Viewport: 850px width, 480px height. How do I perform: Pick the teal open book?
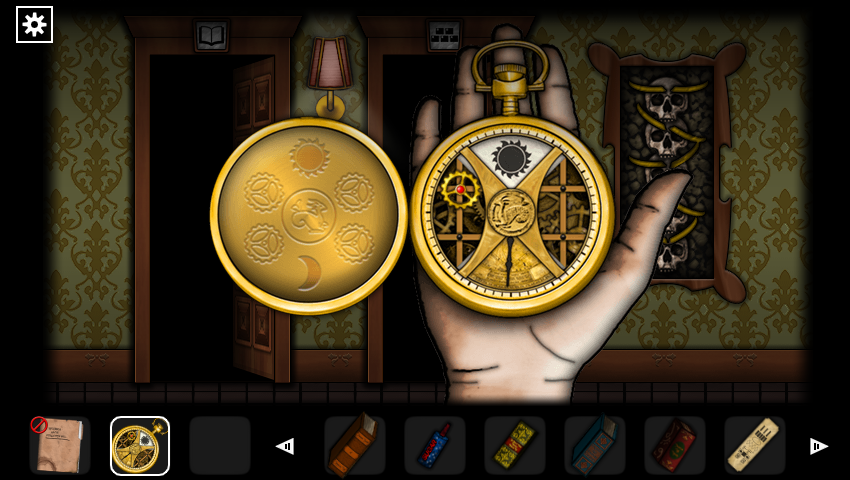[594, 446]
